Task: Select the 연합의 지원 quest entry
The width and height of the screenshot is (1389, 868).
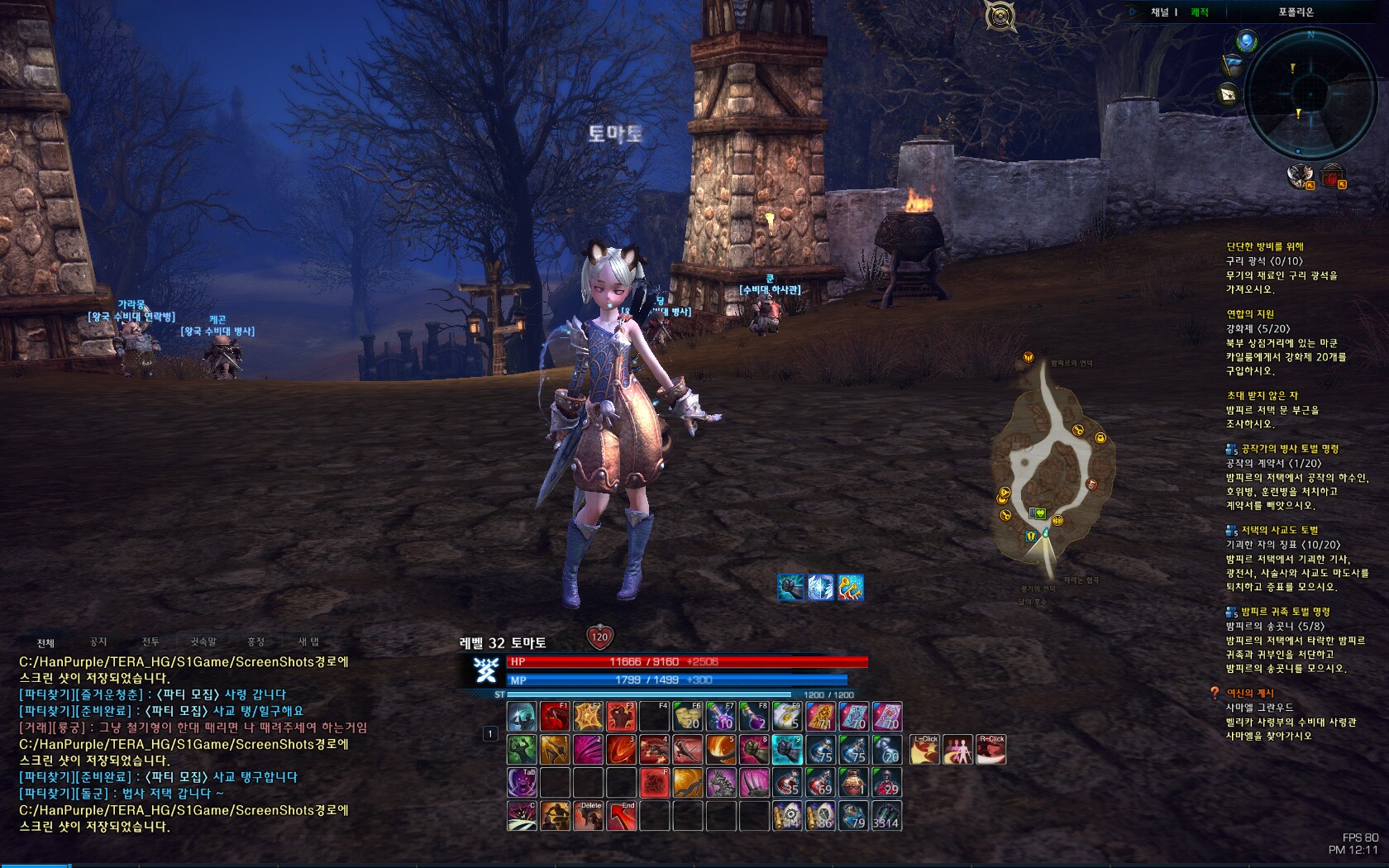Action: click(x=1250, y=314)
